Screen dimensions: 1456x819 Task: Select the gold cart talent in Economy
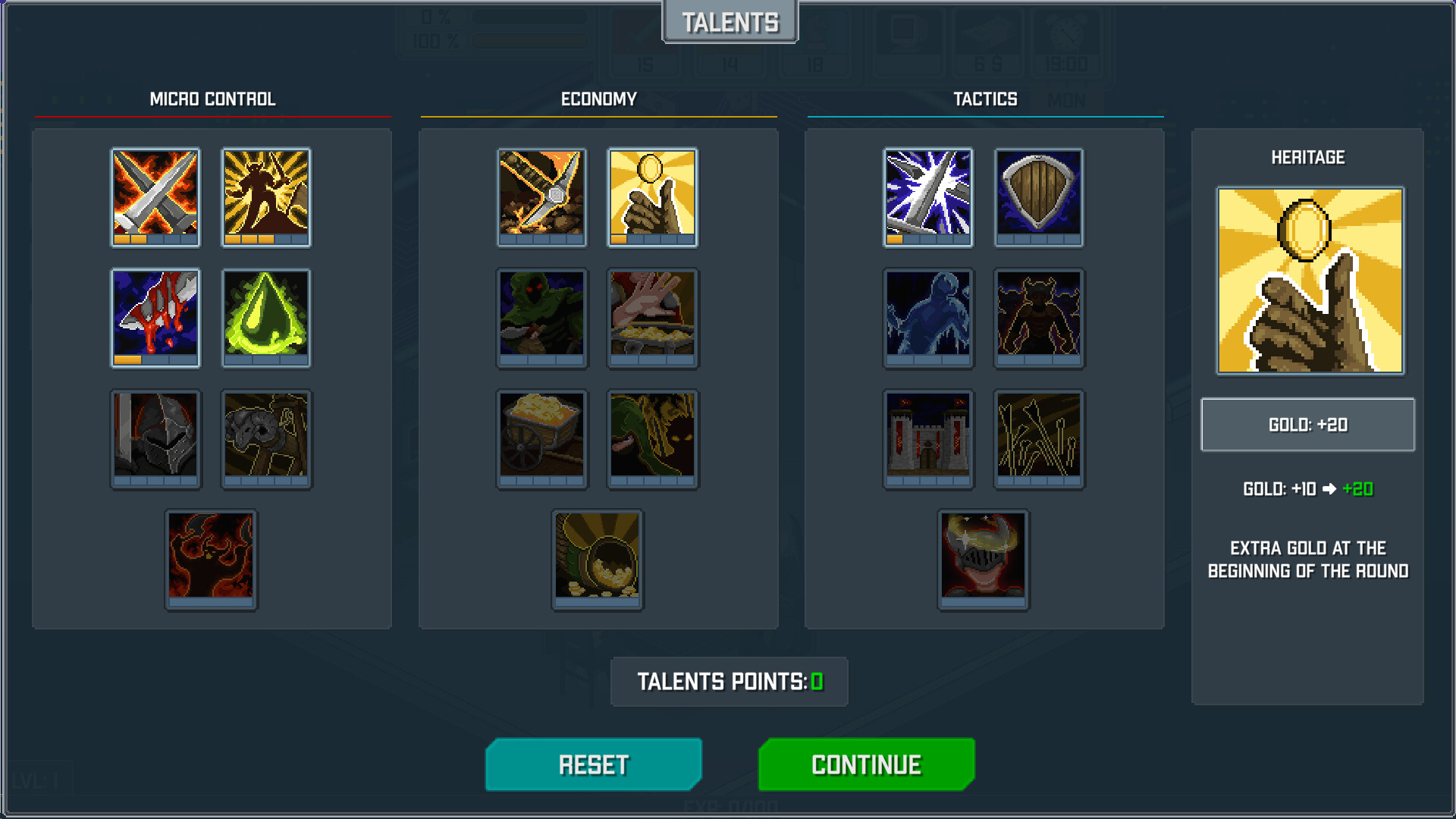541,438
